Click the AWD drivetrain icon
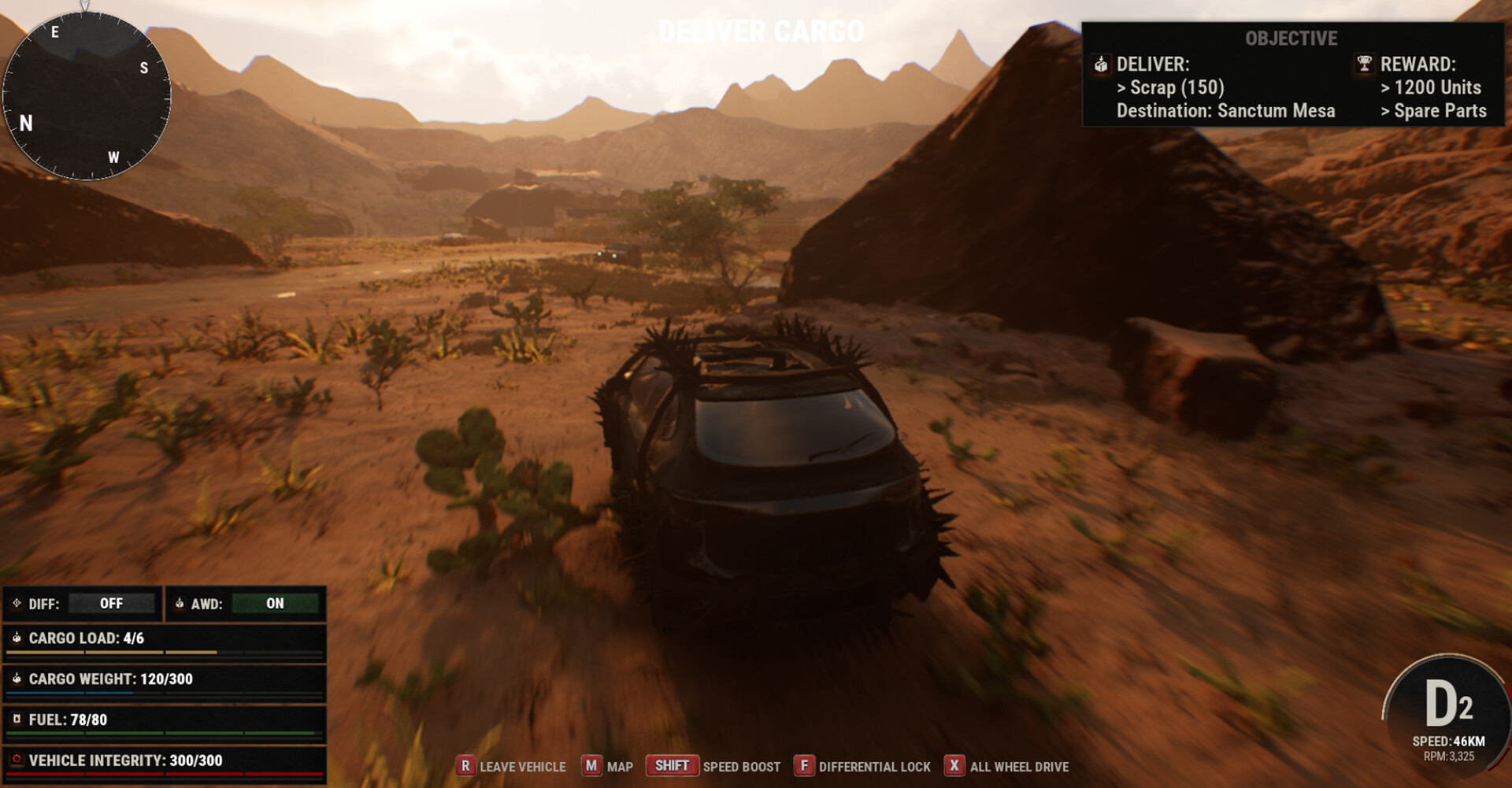The height and width of the screenshot is (788, 1512). click(180, 604)
